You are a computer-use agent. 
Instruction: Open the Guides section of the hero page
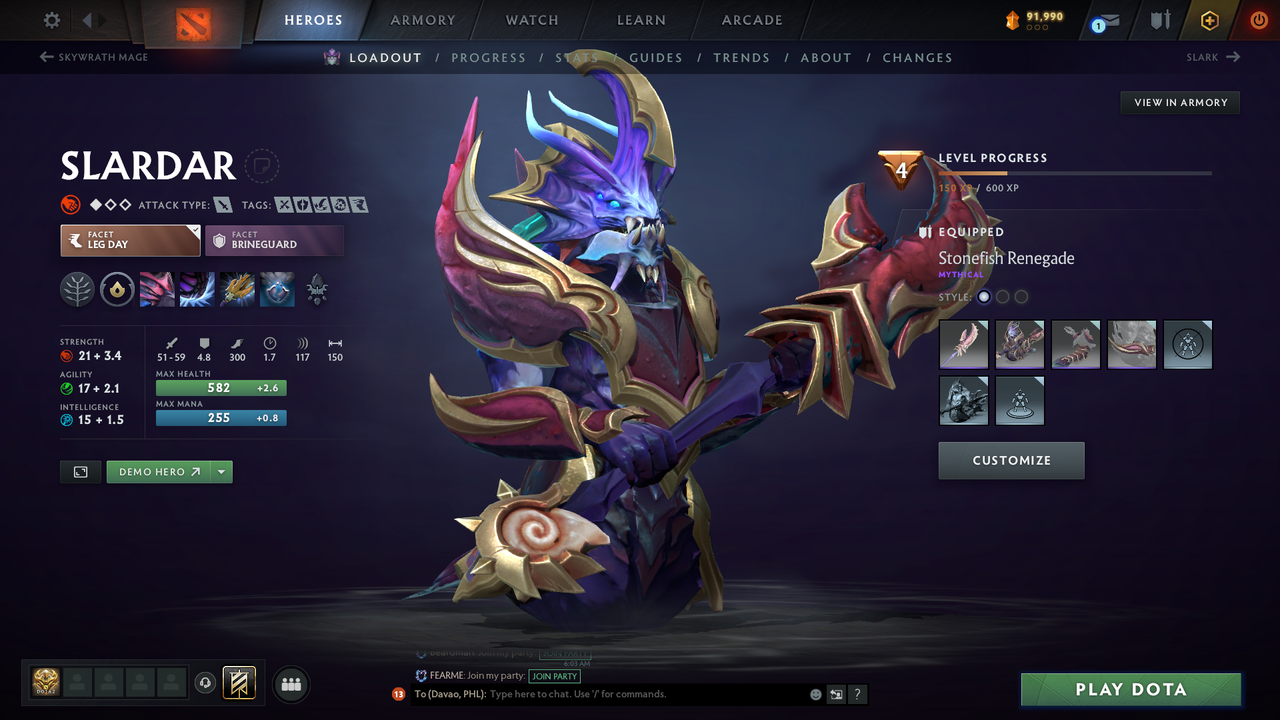pos(656,57)
